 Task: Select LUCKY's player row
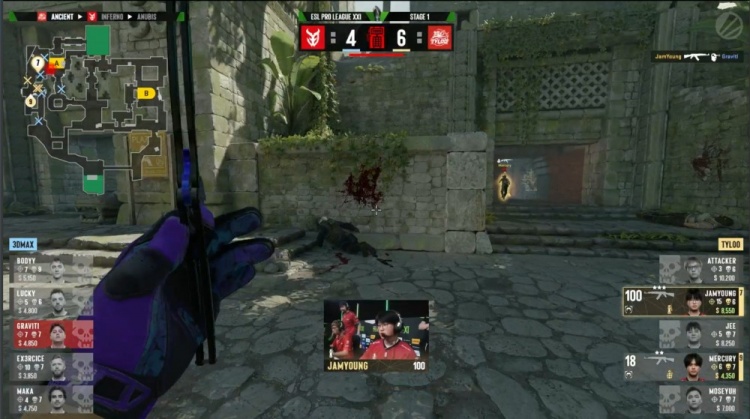tap(49, 302)
